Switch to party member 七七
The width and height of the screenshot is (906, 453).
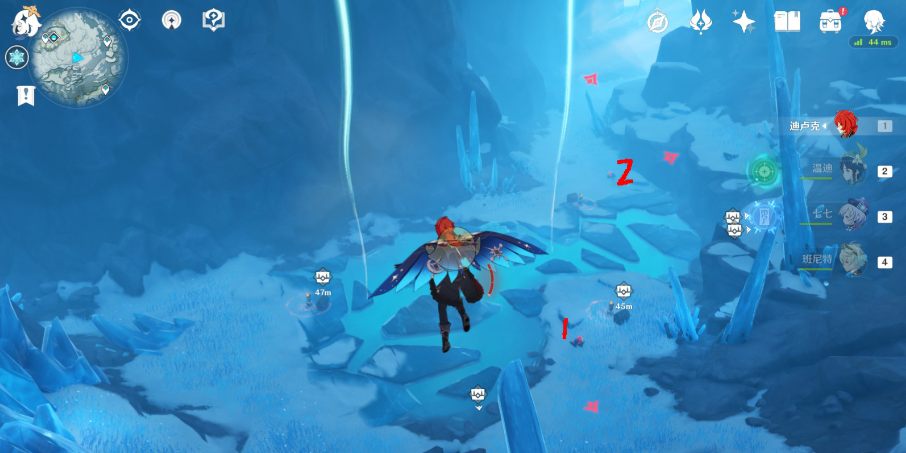coord(852,216)
